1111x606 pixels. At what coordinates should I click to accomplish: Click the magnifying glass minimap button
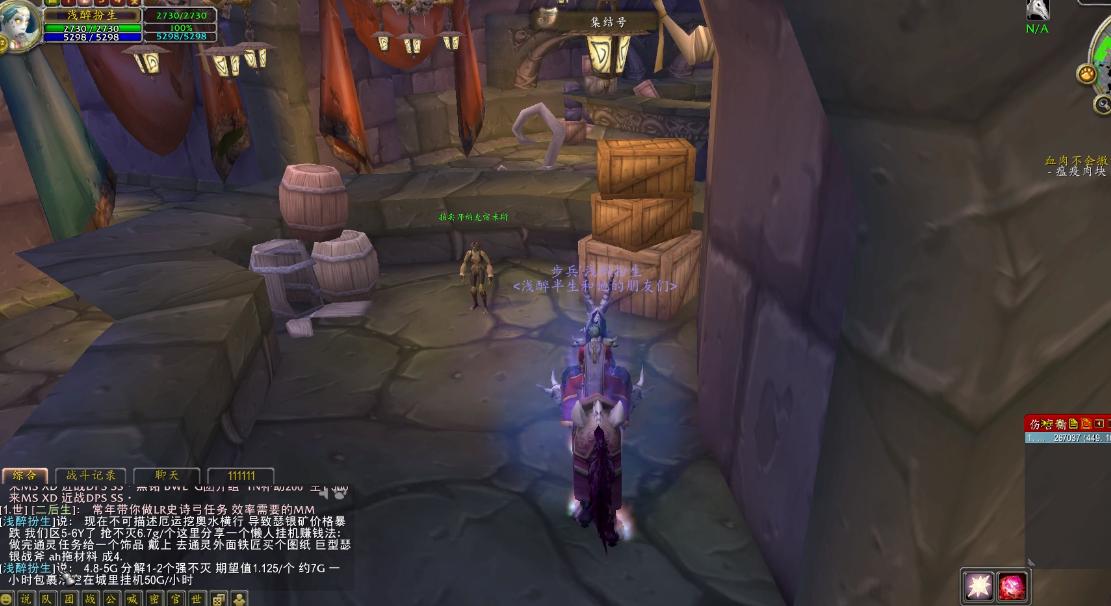point(1102,104)
